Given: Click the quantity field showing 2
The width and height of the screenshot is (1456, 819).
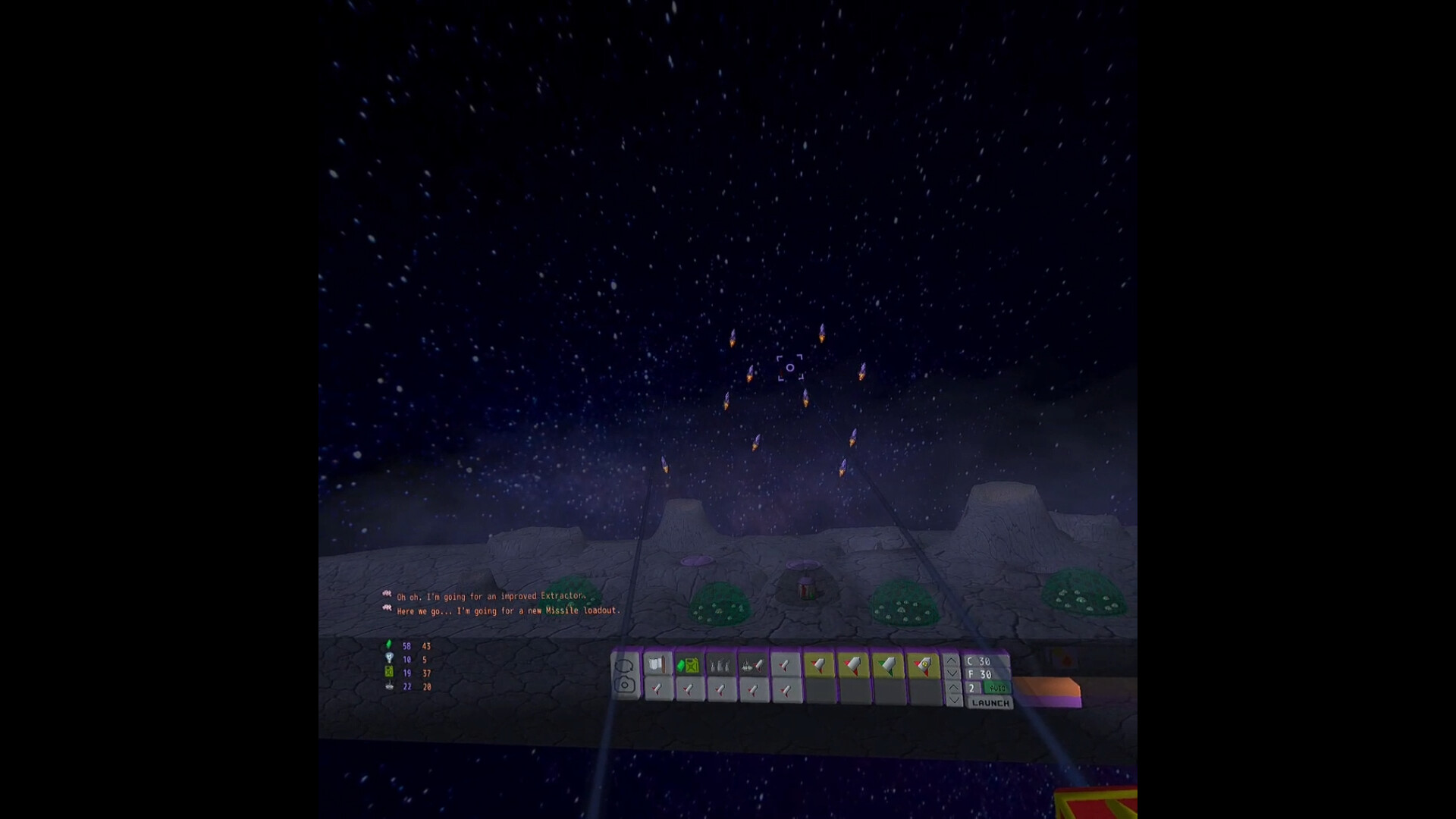Looking at the screenshot, I should pyautogui.click(x=974, y=688).
